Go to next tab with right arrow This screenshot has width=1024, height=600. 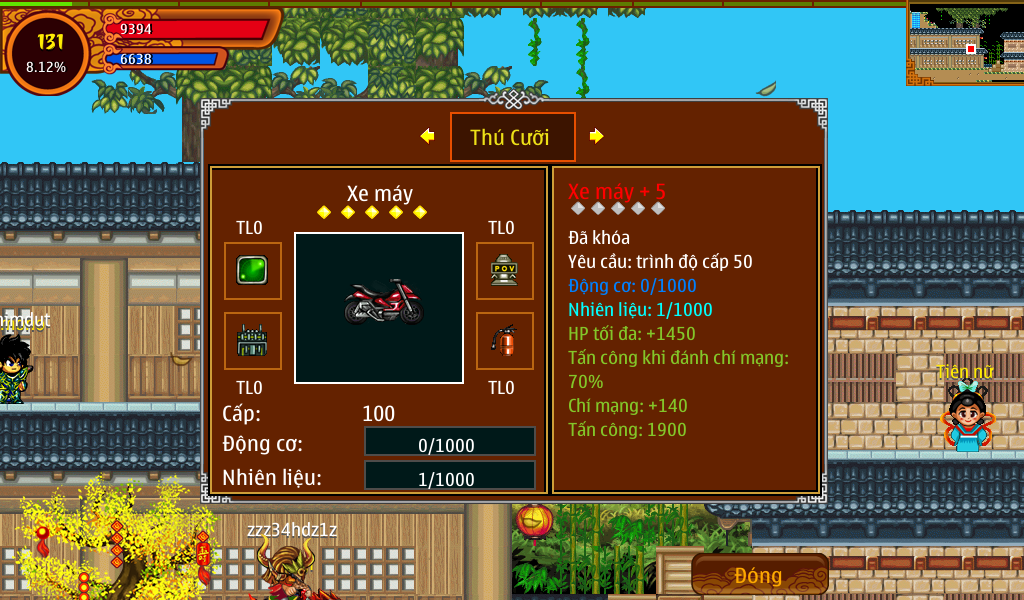coord(597,136)
